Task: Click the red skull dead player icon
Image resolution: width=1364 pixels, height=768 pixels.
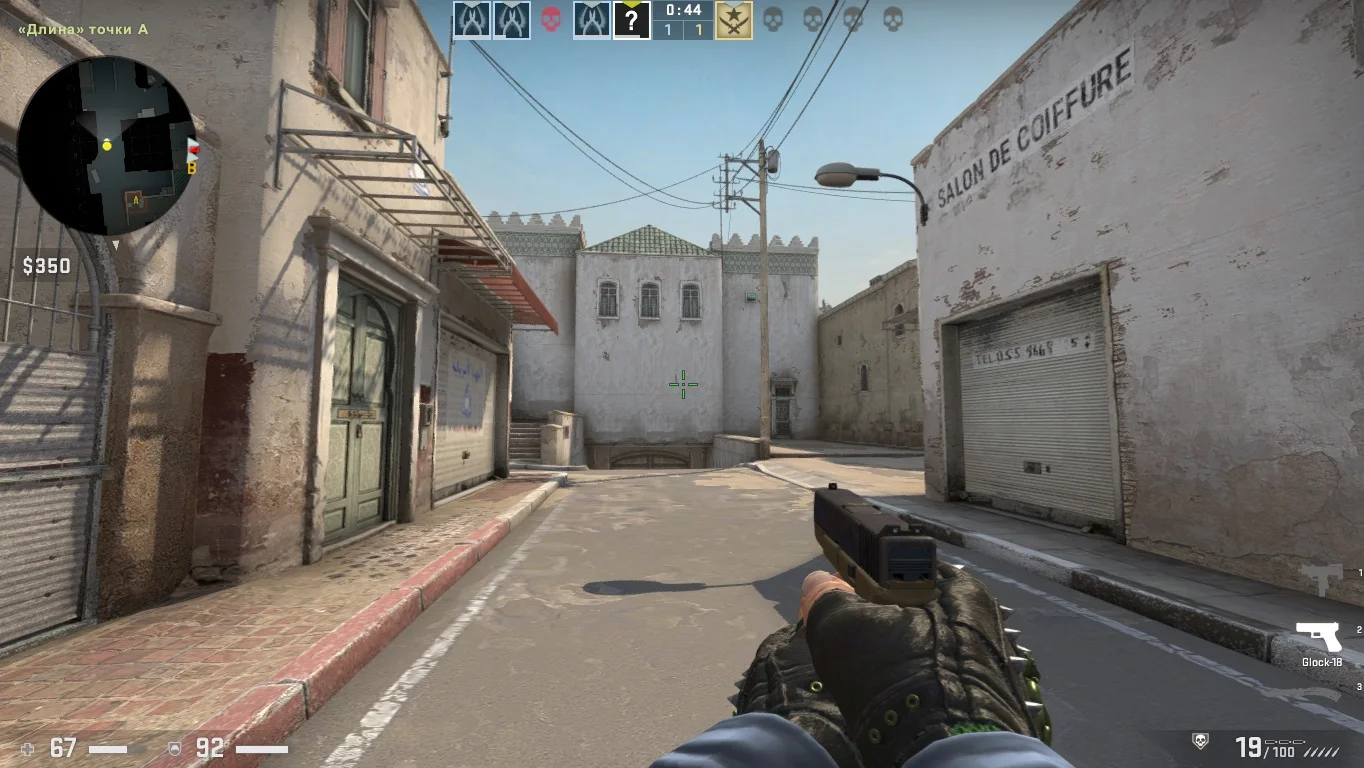Action: [x=551, y=19]
